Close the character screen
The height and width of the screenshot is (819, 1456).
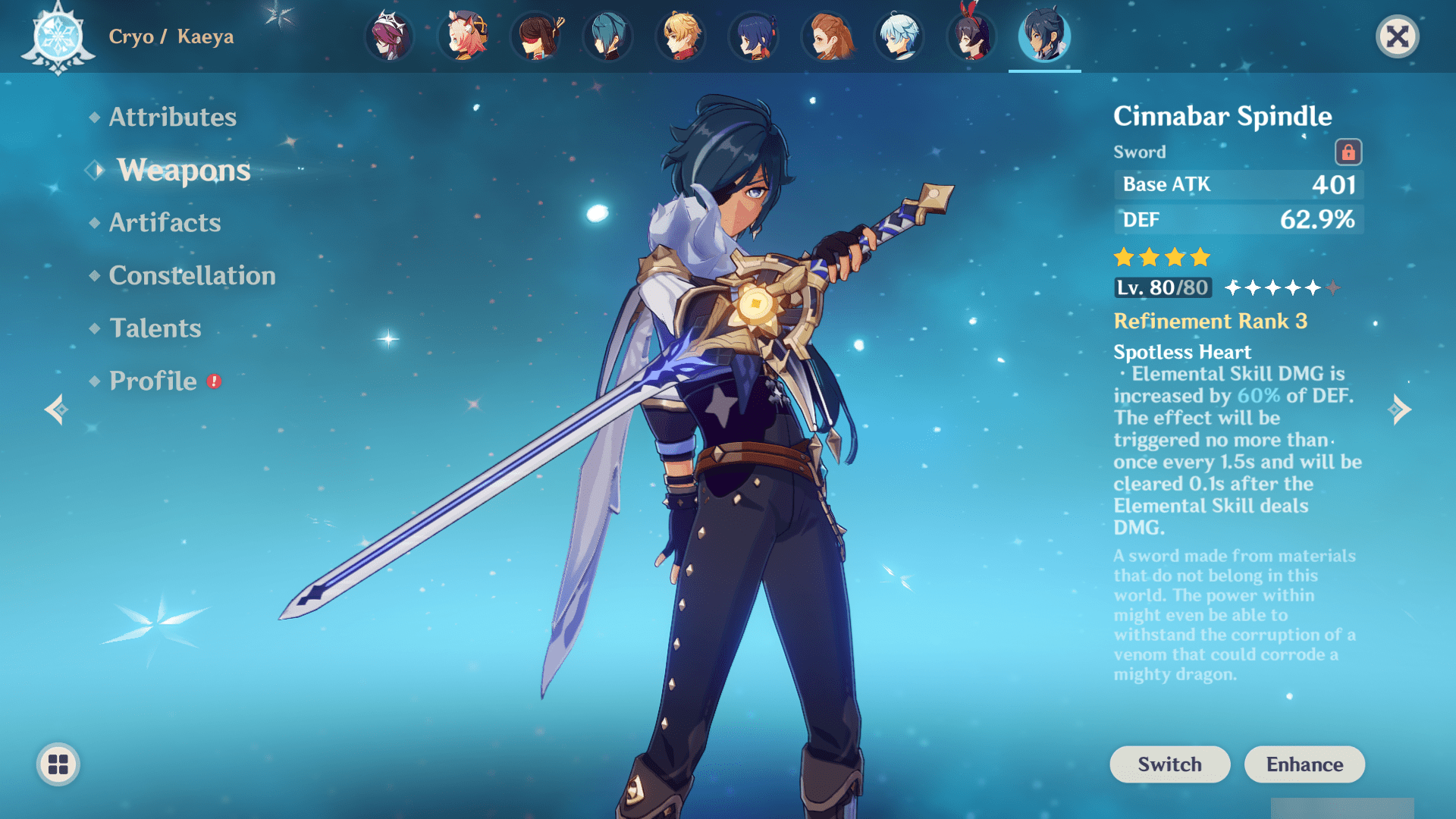coord(1397,36)
